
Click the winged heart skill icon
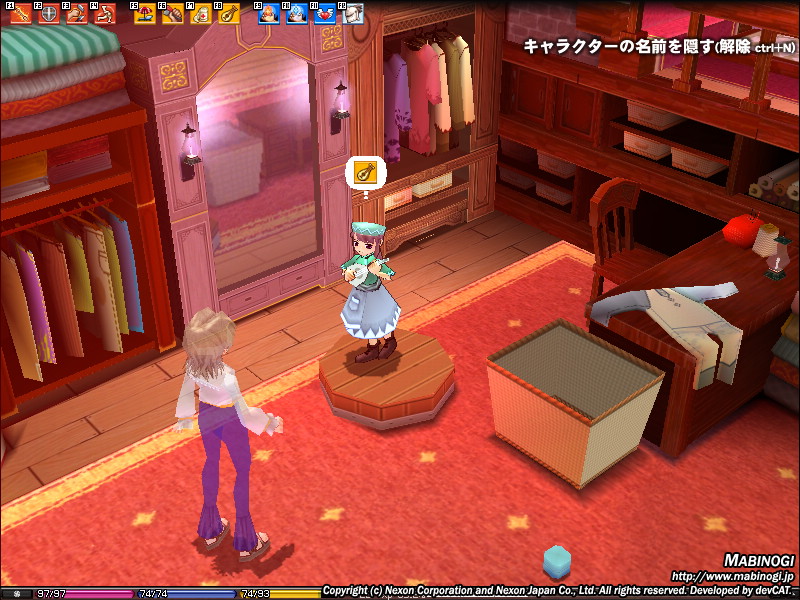(x=324, y=15)
